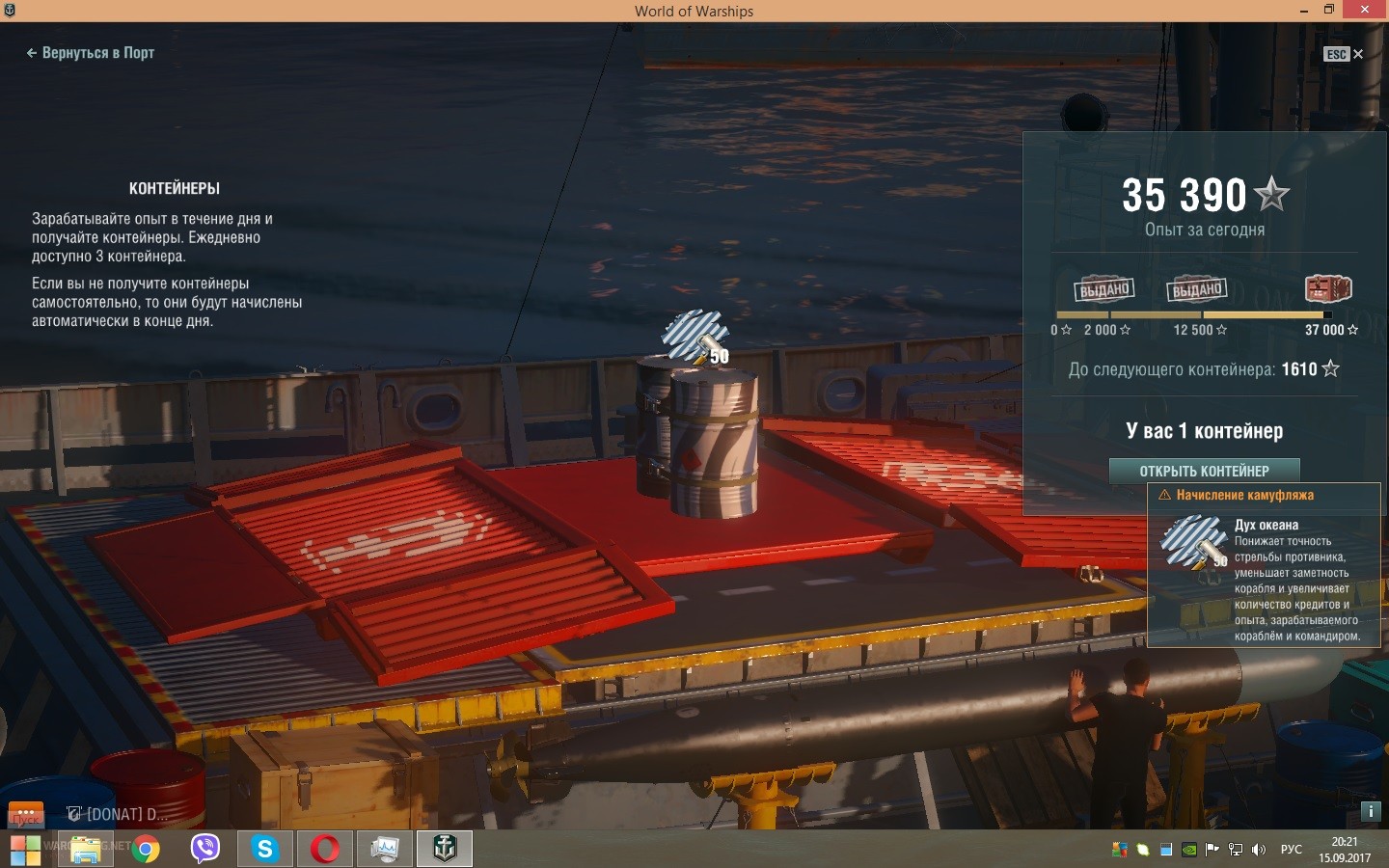Screen dimensions: 1389x868
Task: Return to Port via the back link
Action: pyautogui.click(x=91, y=53)
